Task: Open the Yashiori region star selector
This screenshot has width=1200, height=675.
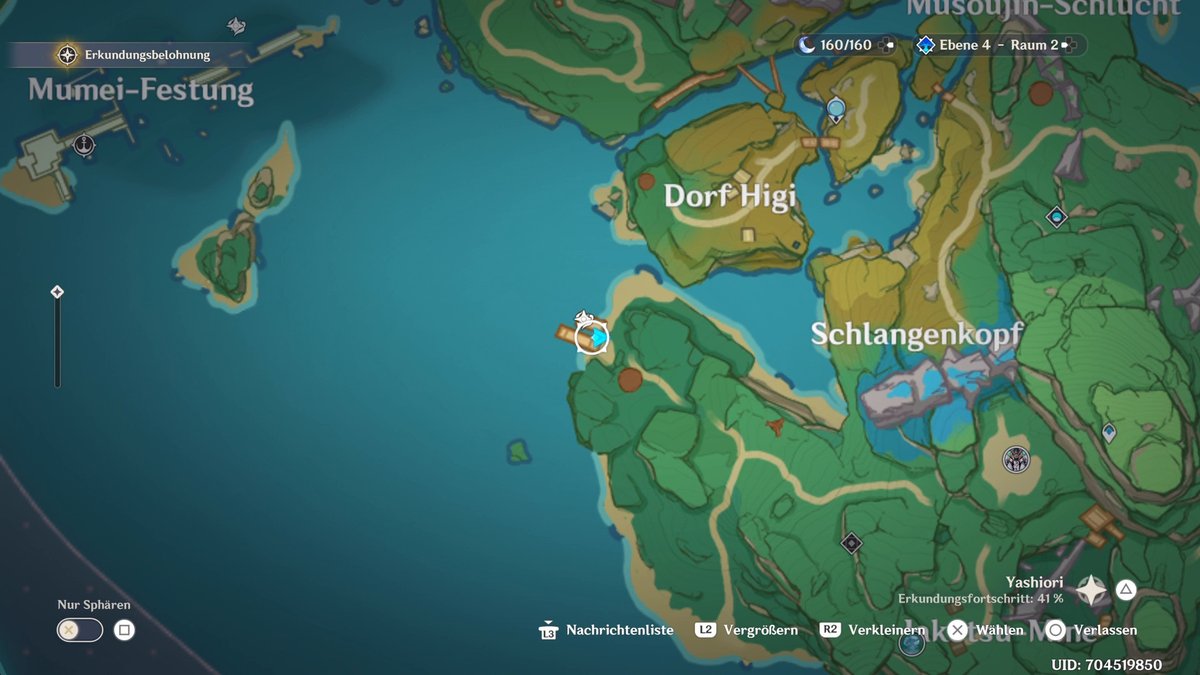Action: click(x=1090, y=590)
